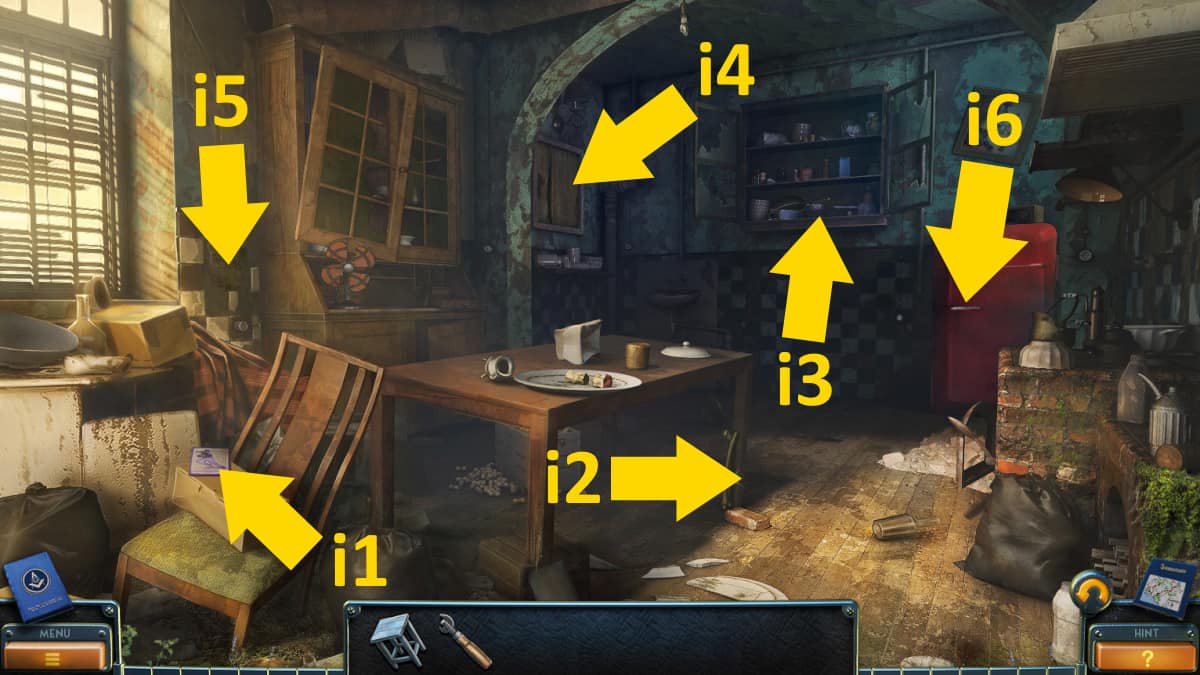1200x675 pixels.
Task: Select the wrench inventory item
Action: 464,640
